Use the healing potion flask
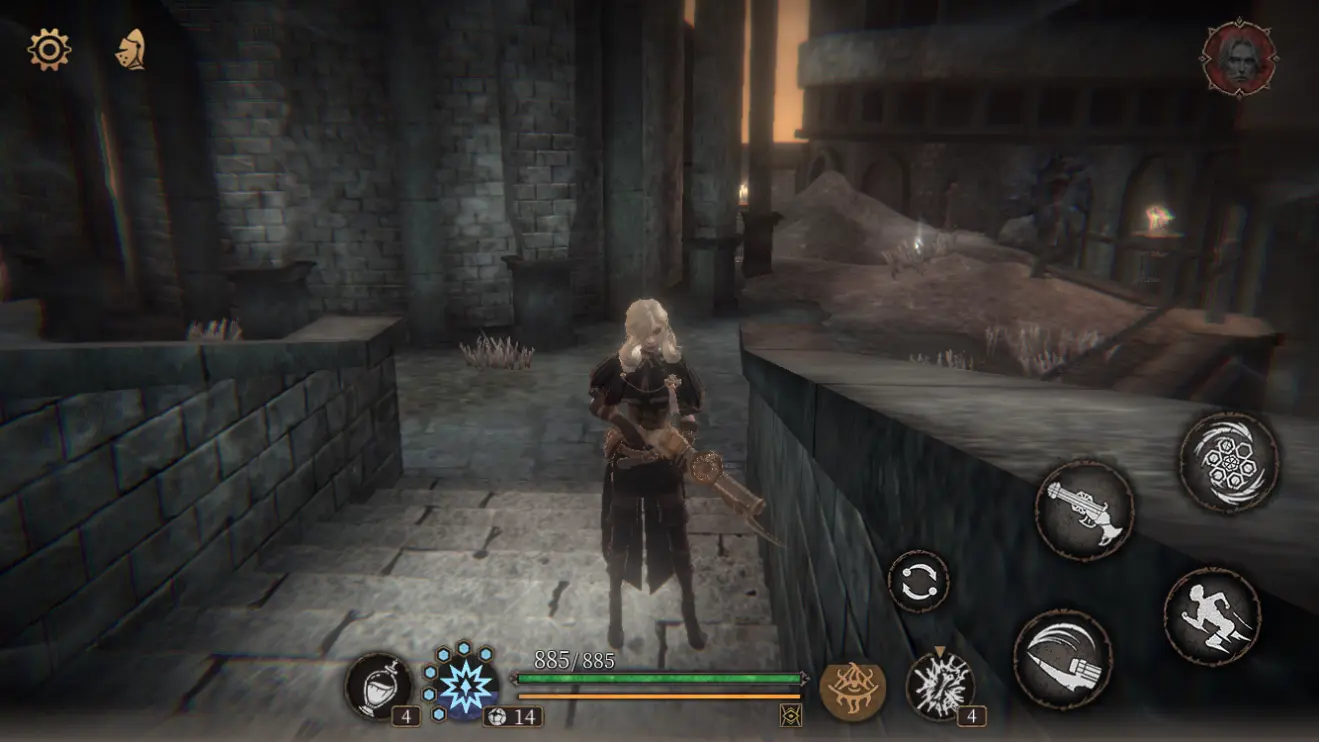The image size is (1319, 742). 379,687
